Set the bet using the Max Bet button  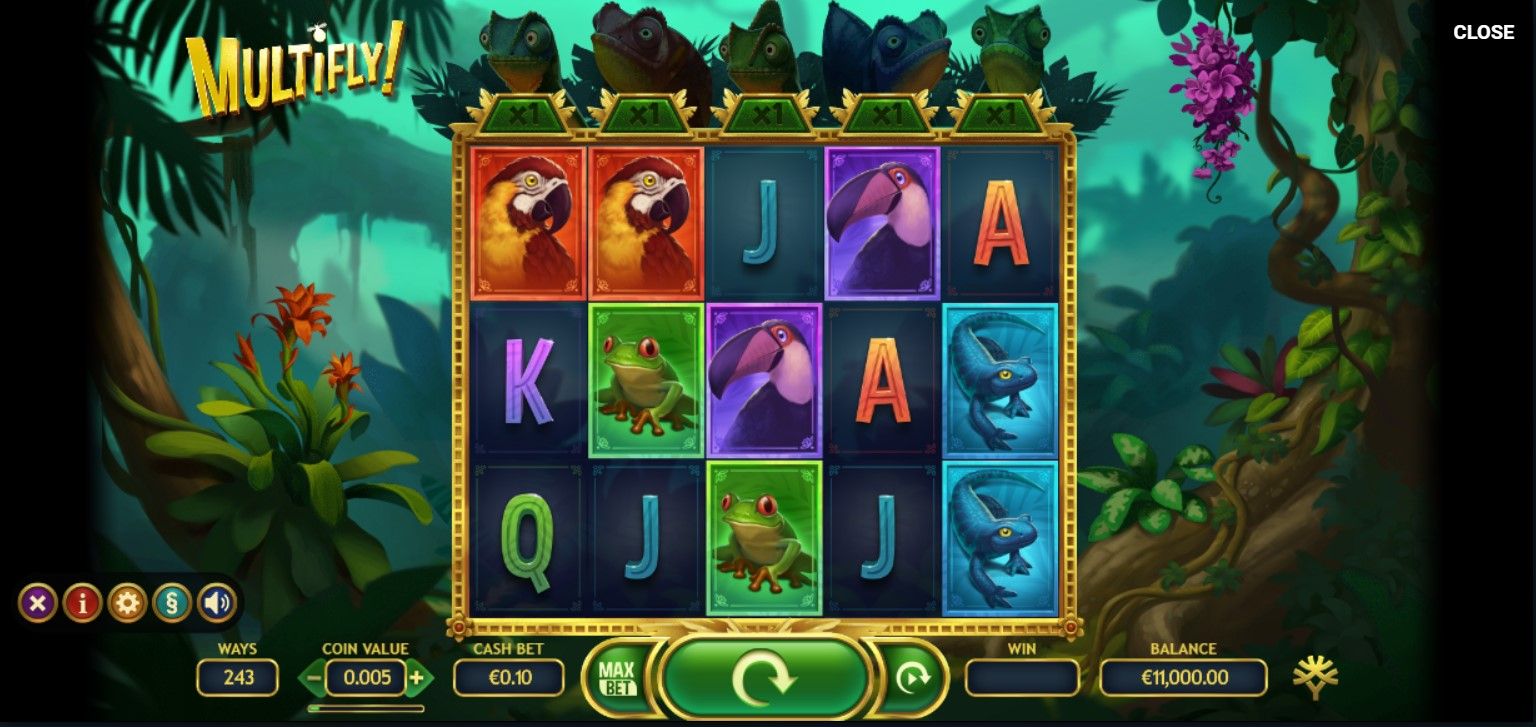click(617, 678)
